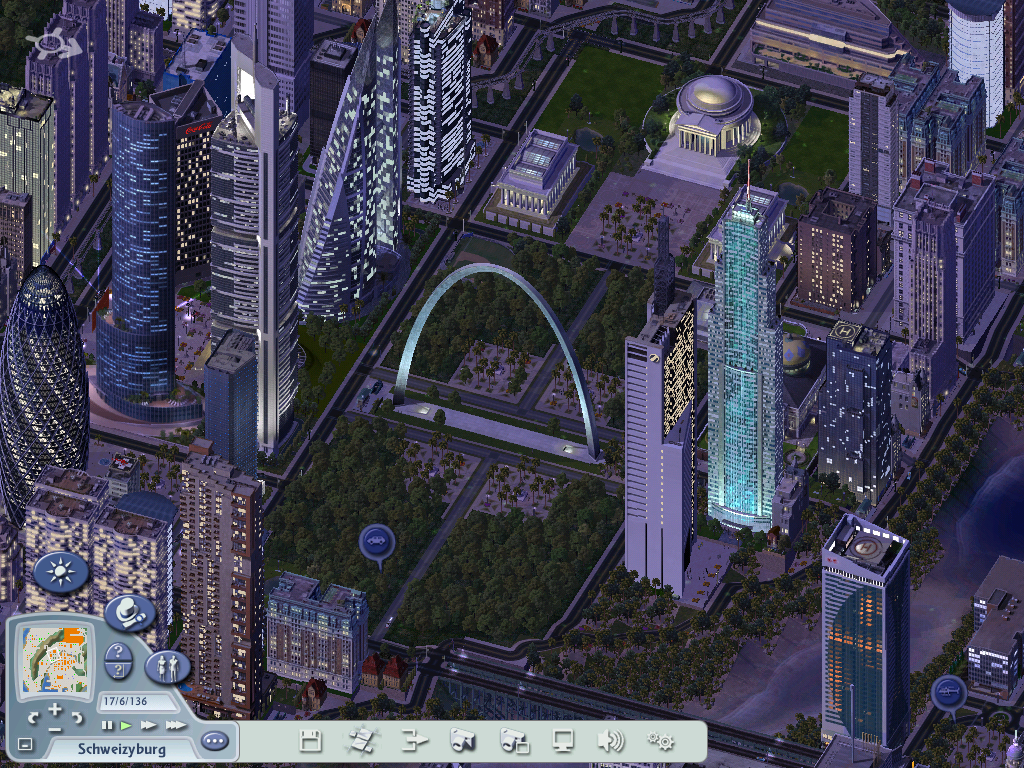Open My Sim mode people button
This screenshot has height=768, width=1024.
tap(167, 665)
